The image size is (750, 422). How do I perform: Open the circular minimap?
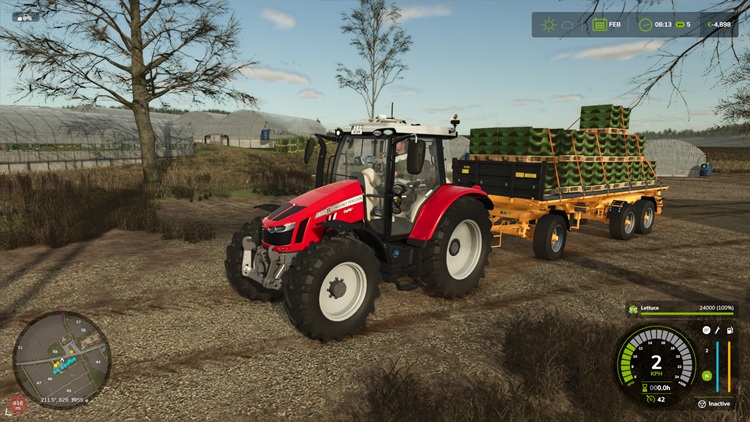click(61, 360)
